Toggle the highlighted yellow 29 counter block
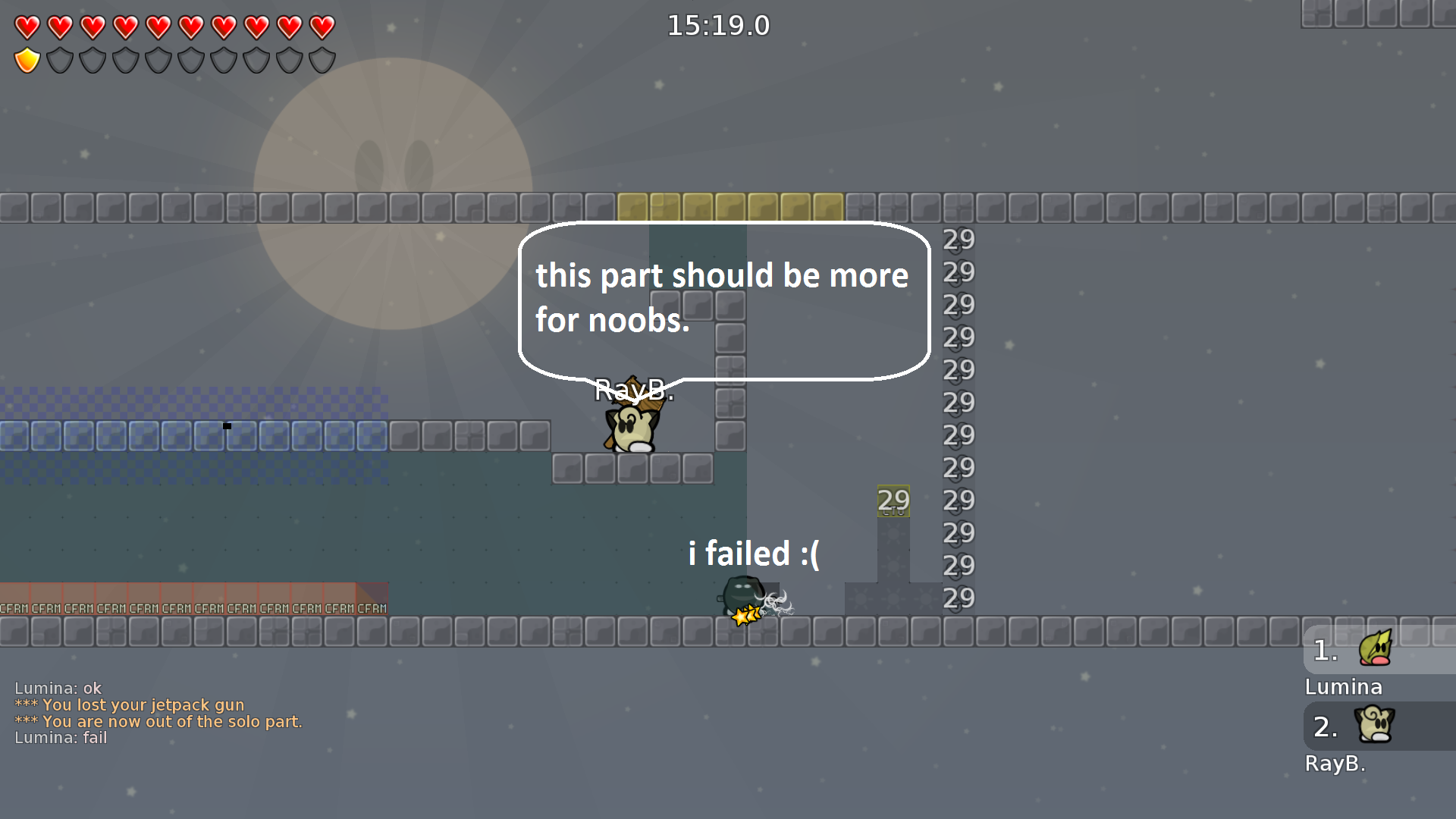The image size is (1456, 819). [x=893, y=500]
